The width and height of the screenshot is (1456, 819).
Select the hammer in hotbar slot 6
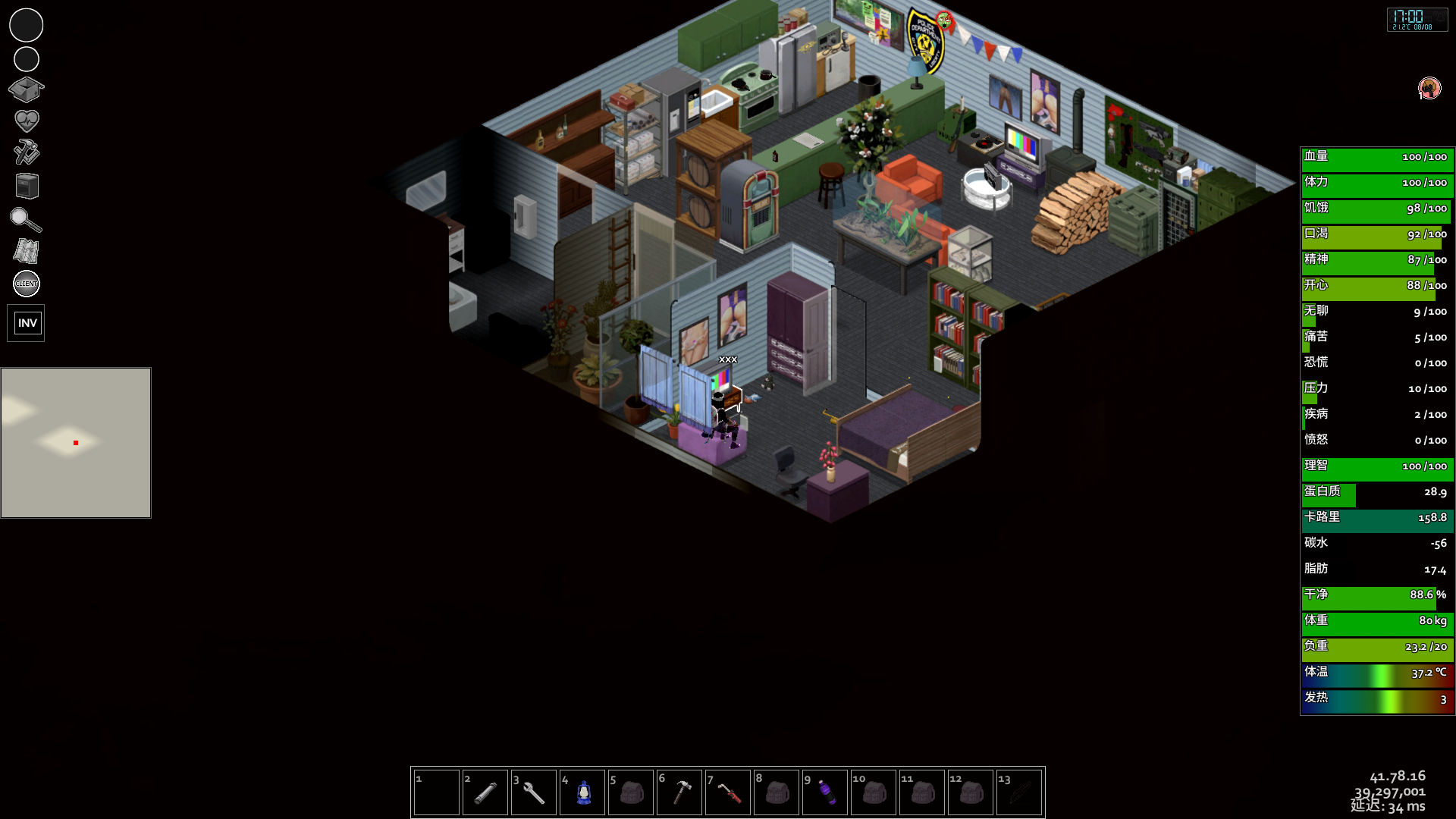679,792
